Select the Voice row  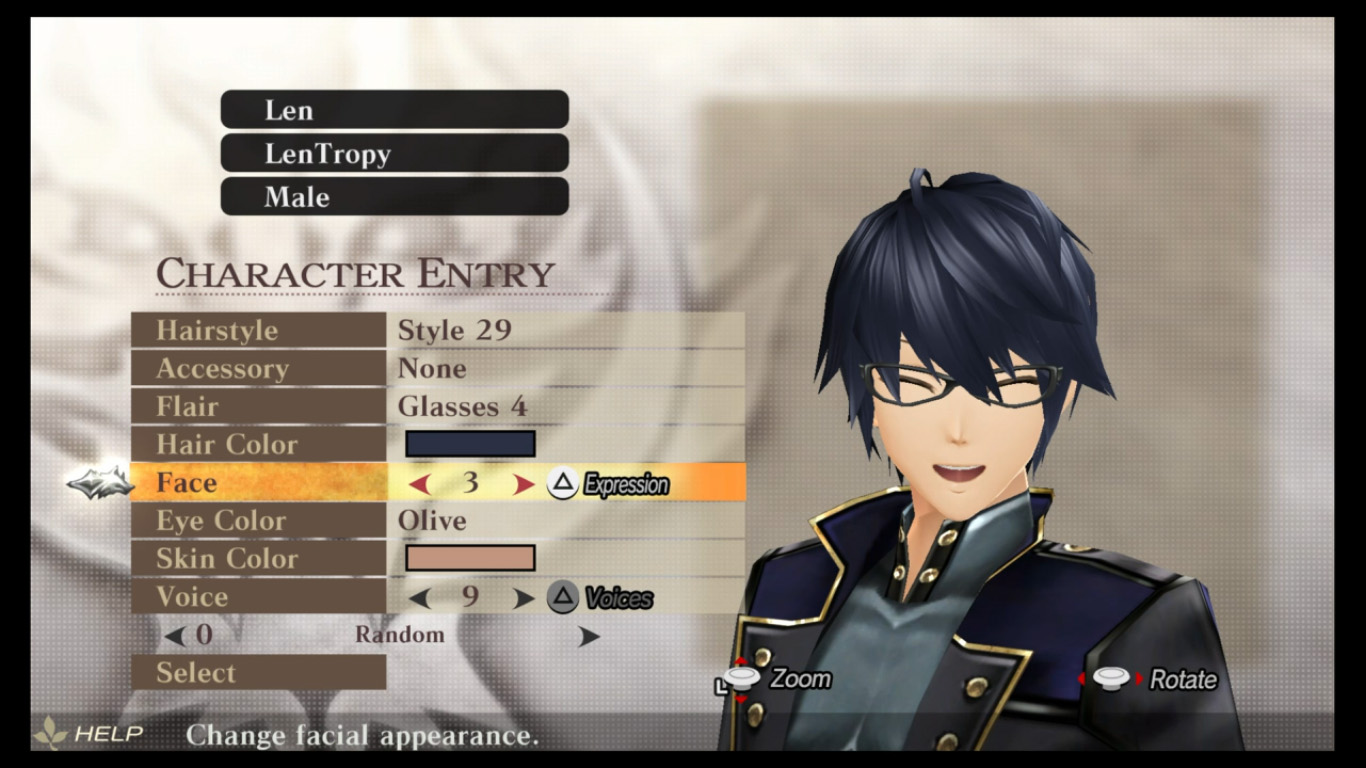pyautogui.click(x=258, y=597)
